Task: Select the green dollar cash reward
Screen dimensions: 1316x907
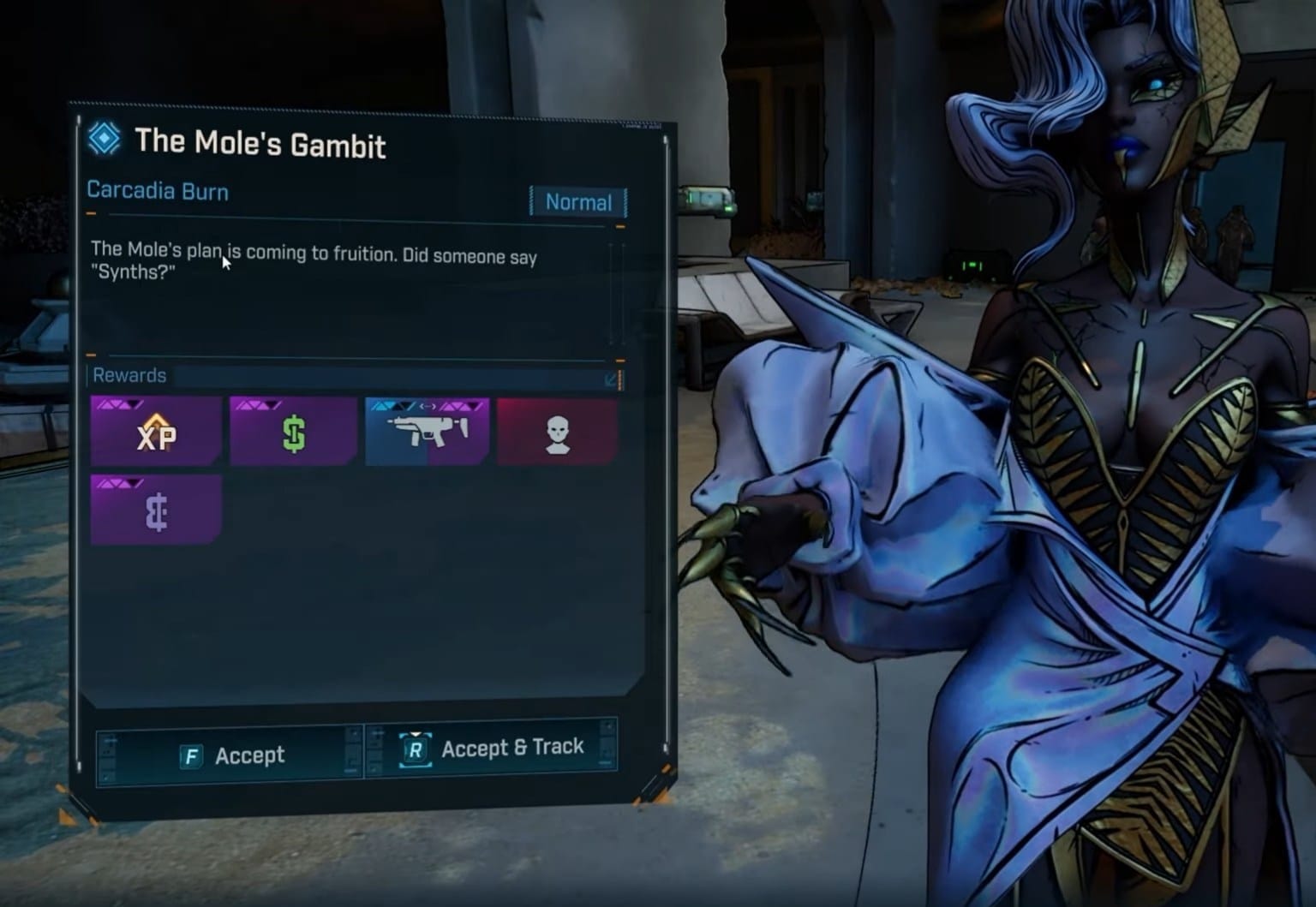Action: click(293, 433)
